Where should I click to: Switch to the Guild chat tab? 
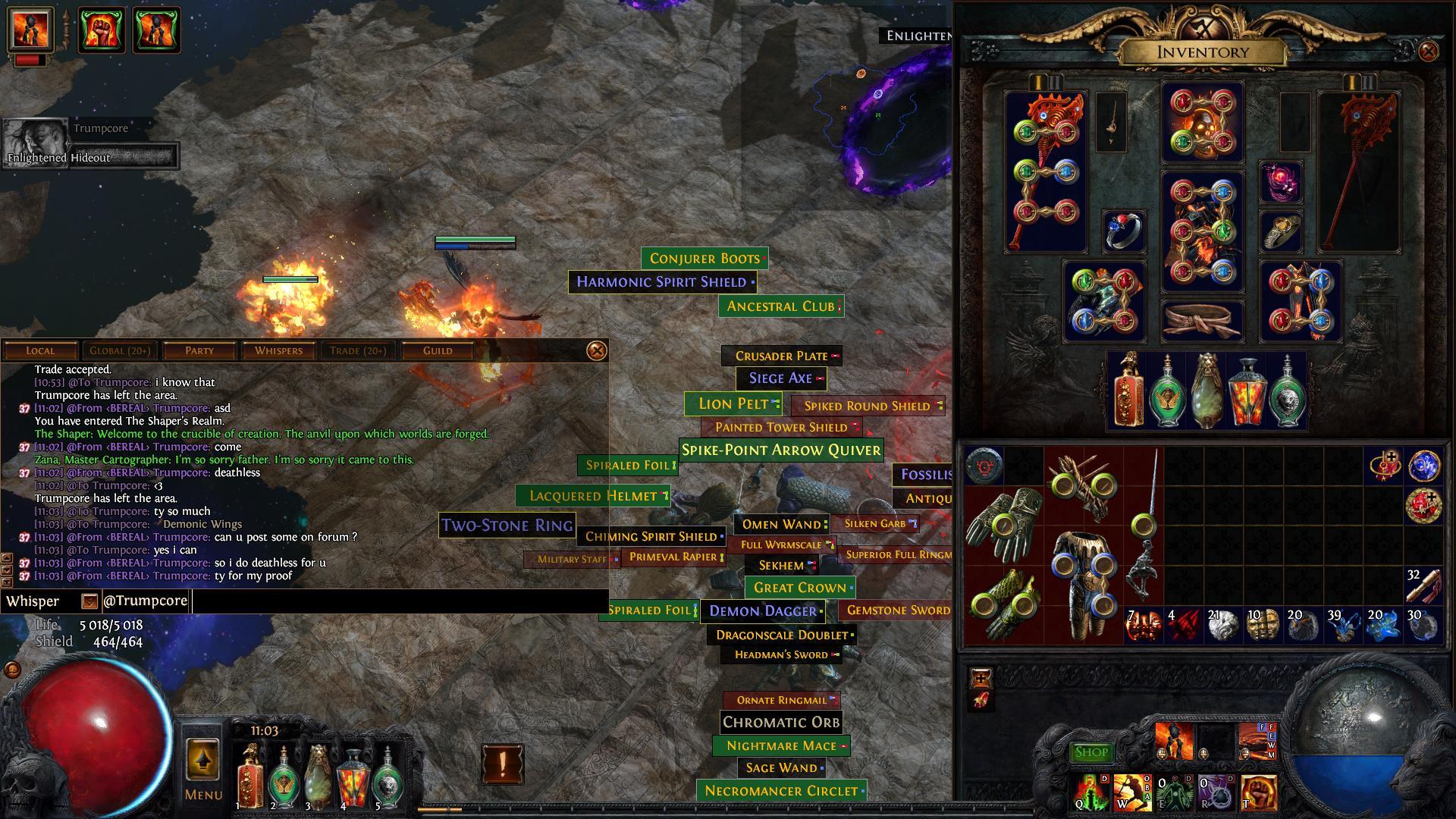pos(438,350)
